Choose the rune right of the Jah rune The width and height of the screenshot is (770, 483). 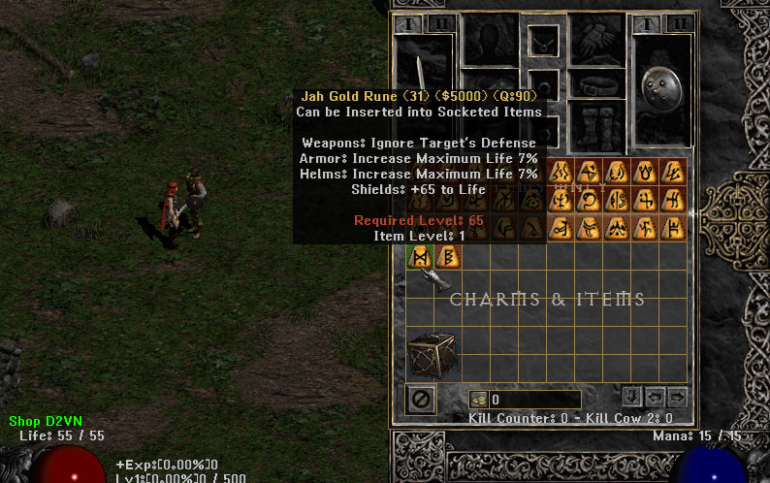click(x=449, y=257)
